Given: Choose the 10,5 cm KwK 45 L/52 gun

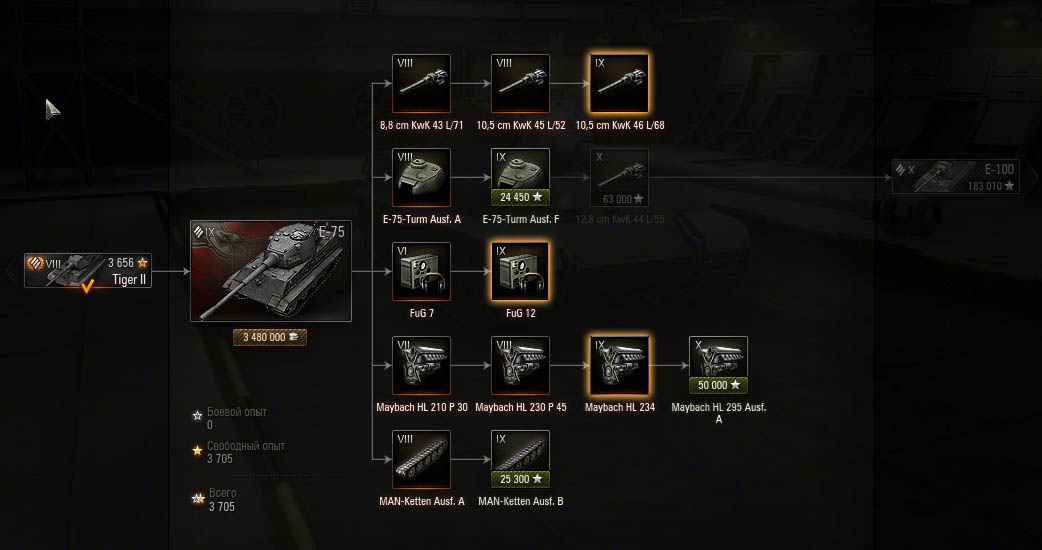Looking at the screenshot, I should tap(520, 83).
